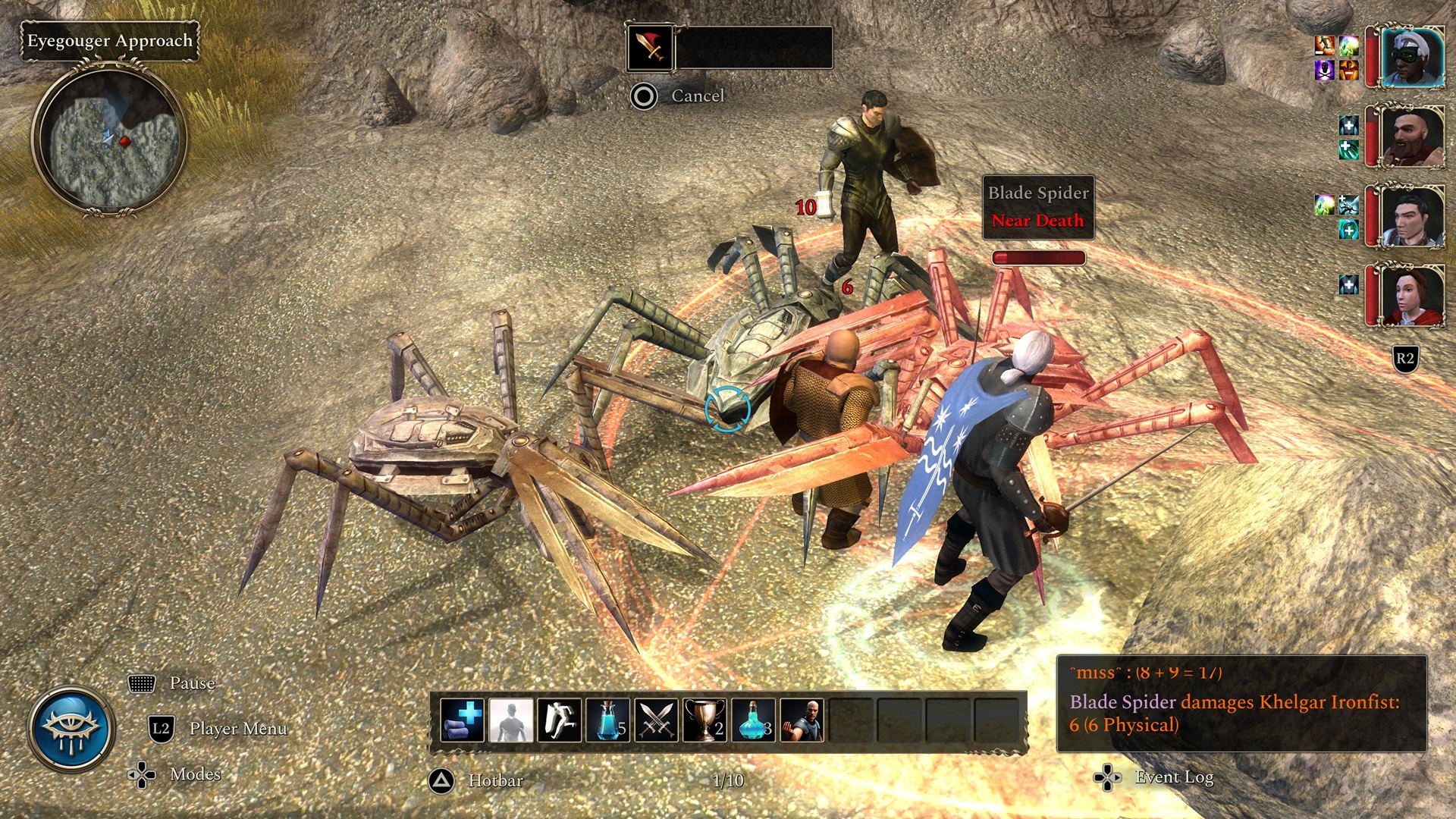Choose the red-haired woman party portrait
1456x819 pixels.
(x=1411, y=296)
